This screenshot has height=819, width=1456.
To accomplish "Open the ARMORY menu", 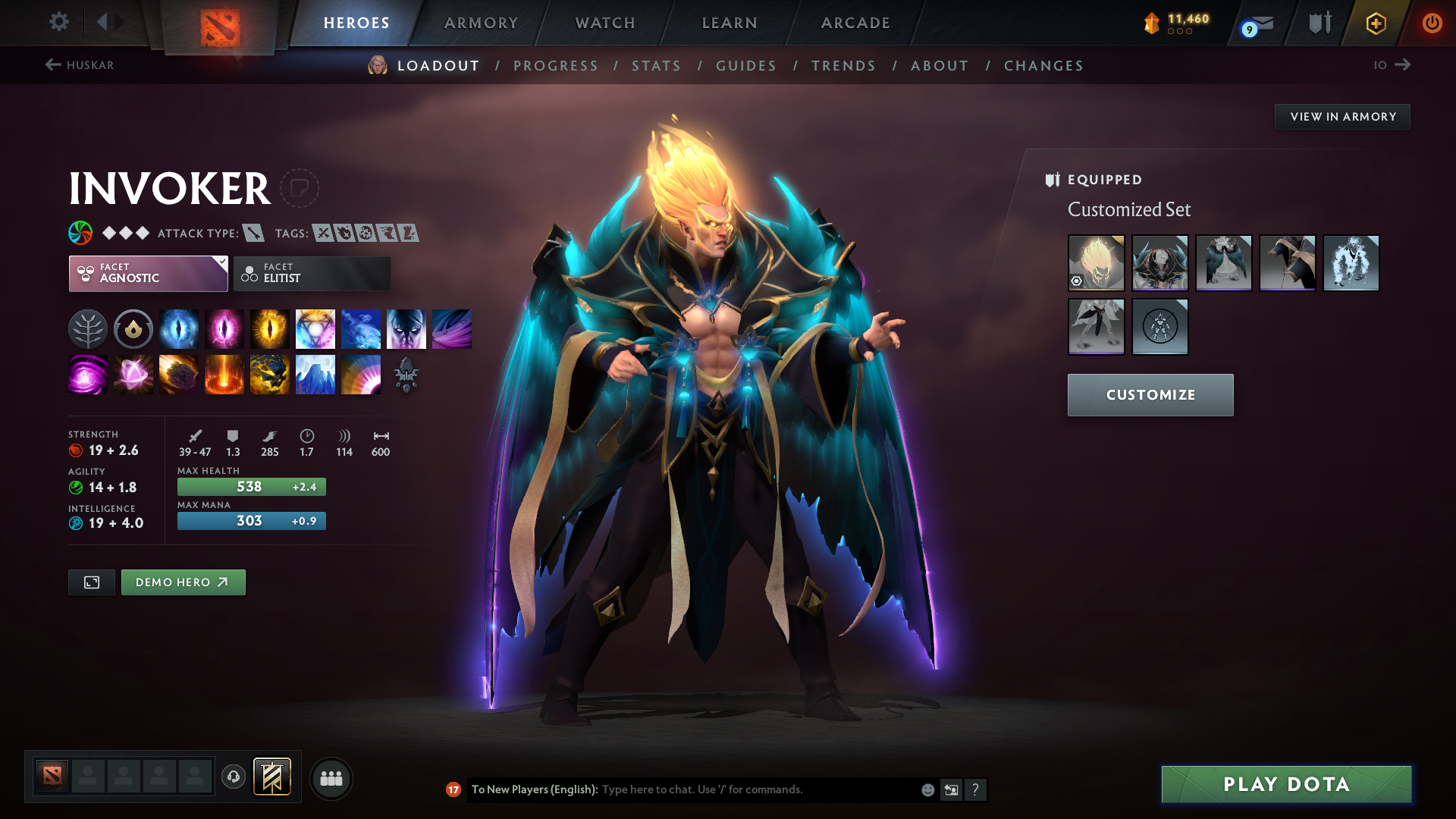I will 481,23.
